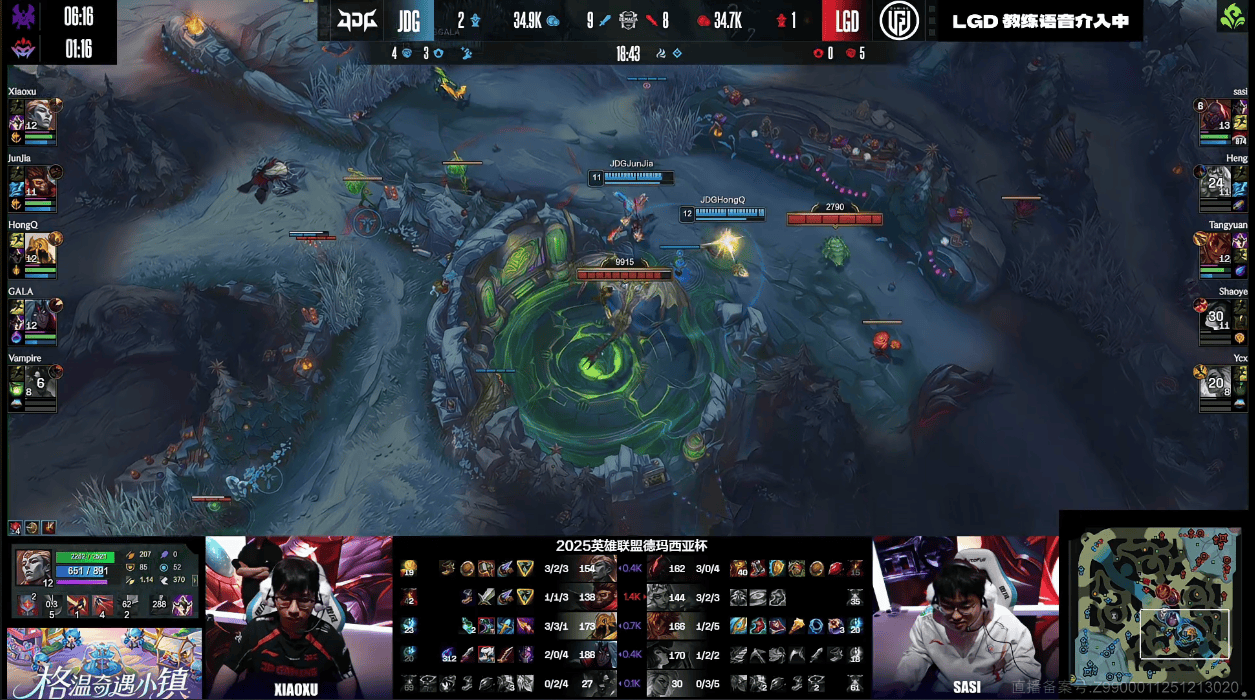This screenshot has height=700, width=1255.
Task: Click the XIAOXU player camera feed
Action: (298, 615)
